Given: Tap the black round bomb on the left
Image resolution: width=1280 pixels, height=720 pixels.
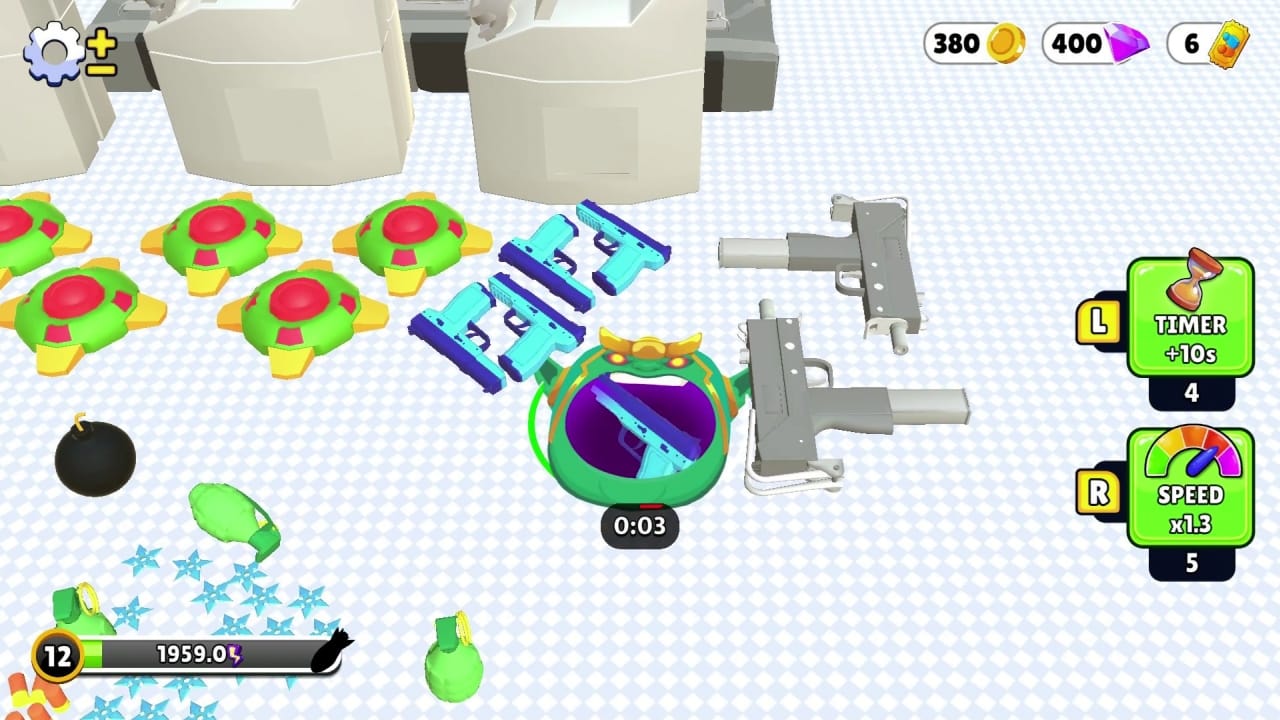Looking at the screenshot, I should (x=97, y=458).
